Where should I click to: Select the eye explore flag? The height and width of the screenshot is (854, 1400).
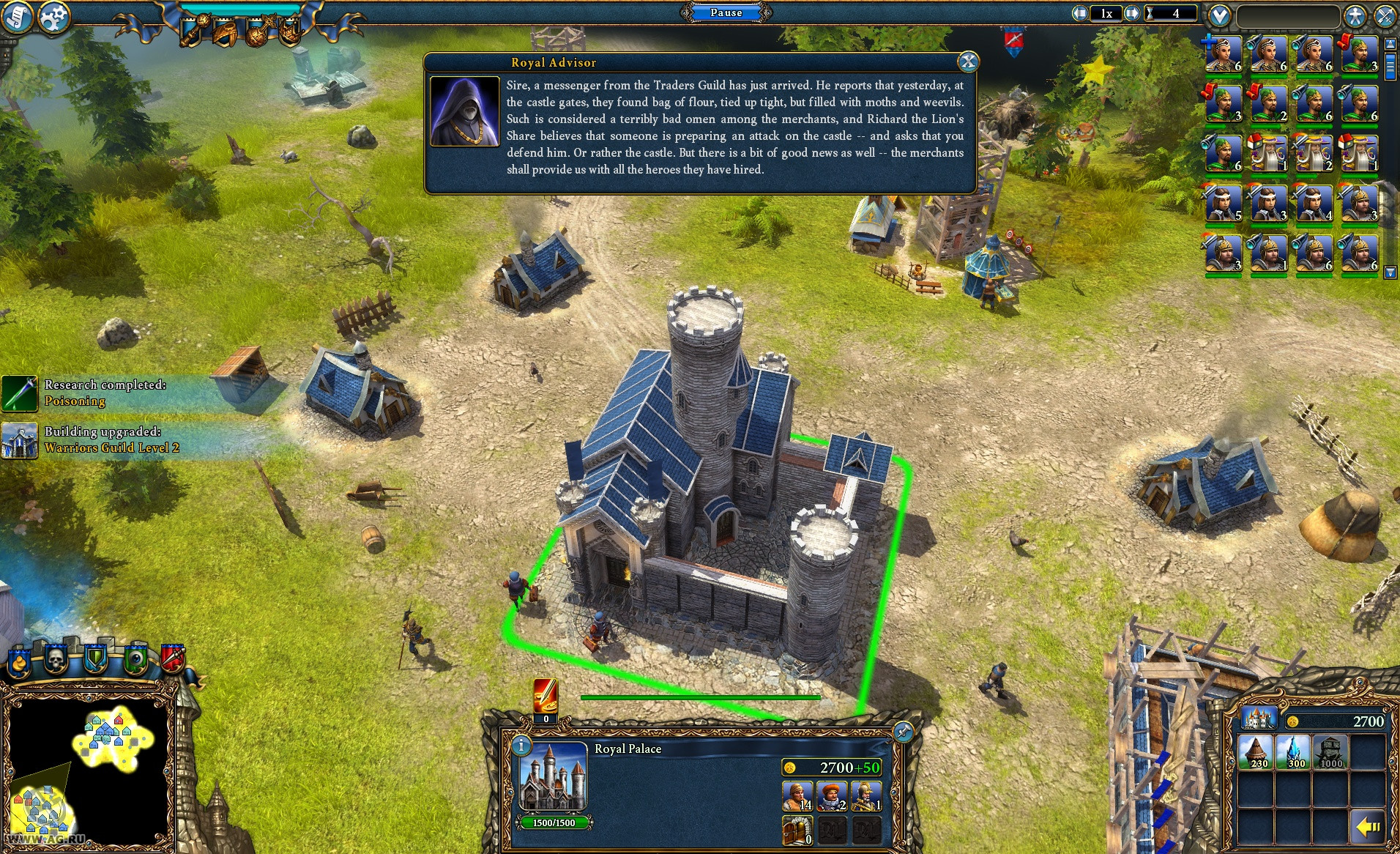tap(136, 660)
